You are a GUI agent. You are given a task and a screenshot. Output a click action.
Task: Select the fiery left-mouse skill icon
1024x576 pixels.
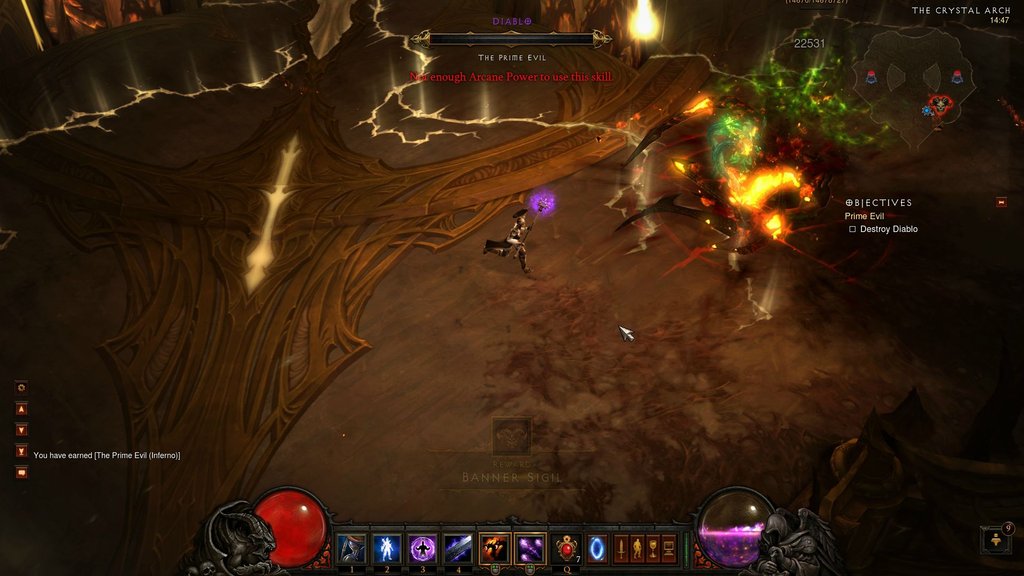(x=495, y=548)
